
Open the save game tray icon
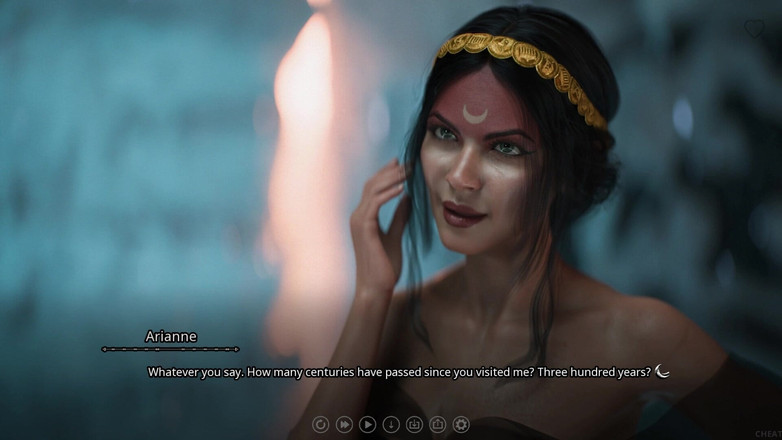click(x=414, y=425)
